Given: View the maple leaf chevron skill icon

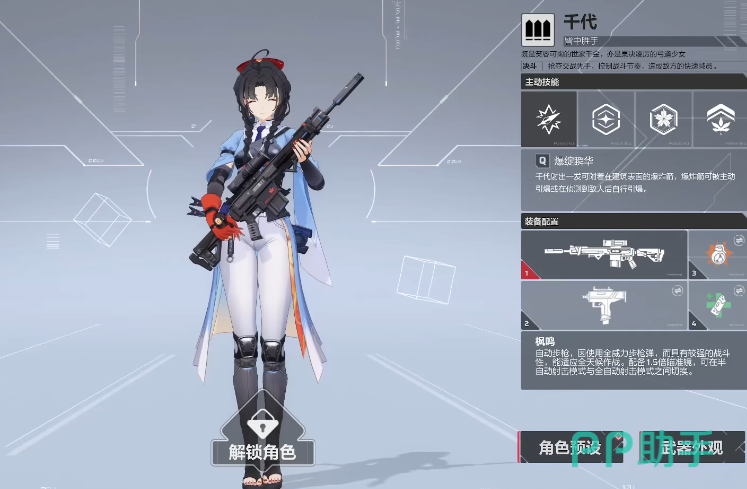Looking at the screenshot, I should click(718, 120).
